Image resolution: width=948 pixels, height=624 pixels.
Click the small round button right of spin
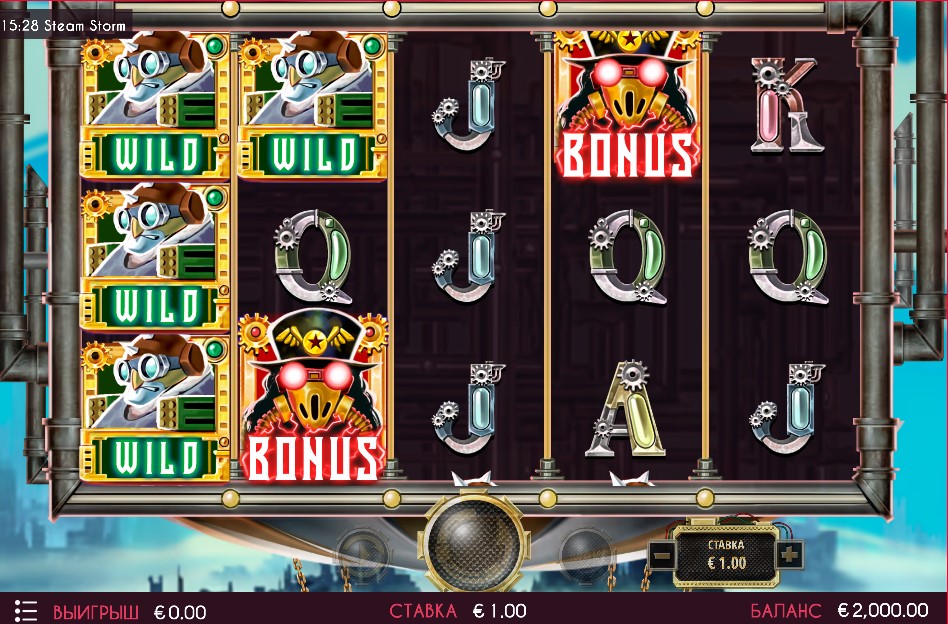point(585,553)
